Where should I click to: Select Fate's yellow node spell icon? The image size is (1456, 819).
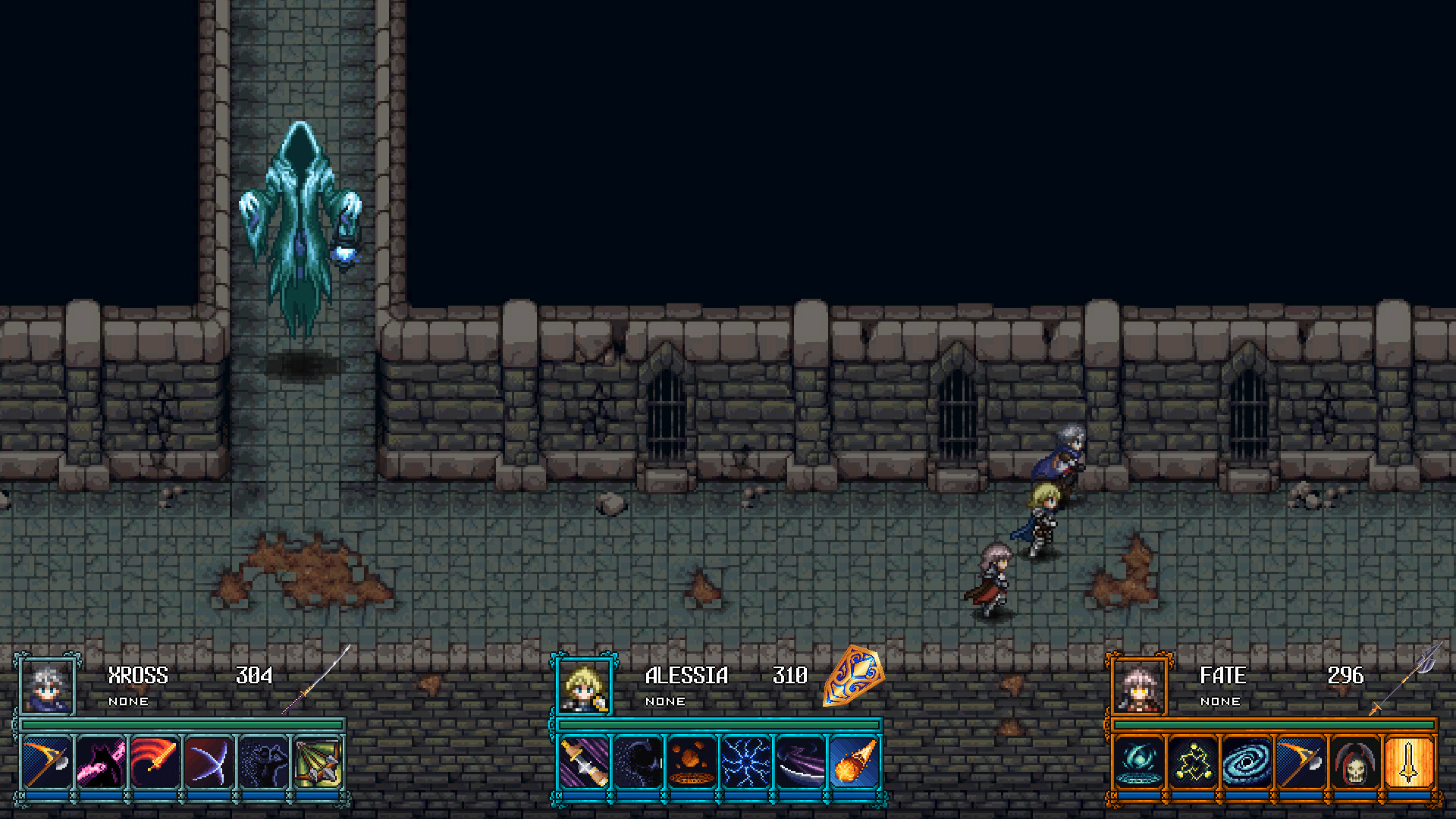point(1194,762)
